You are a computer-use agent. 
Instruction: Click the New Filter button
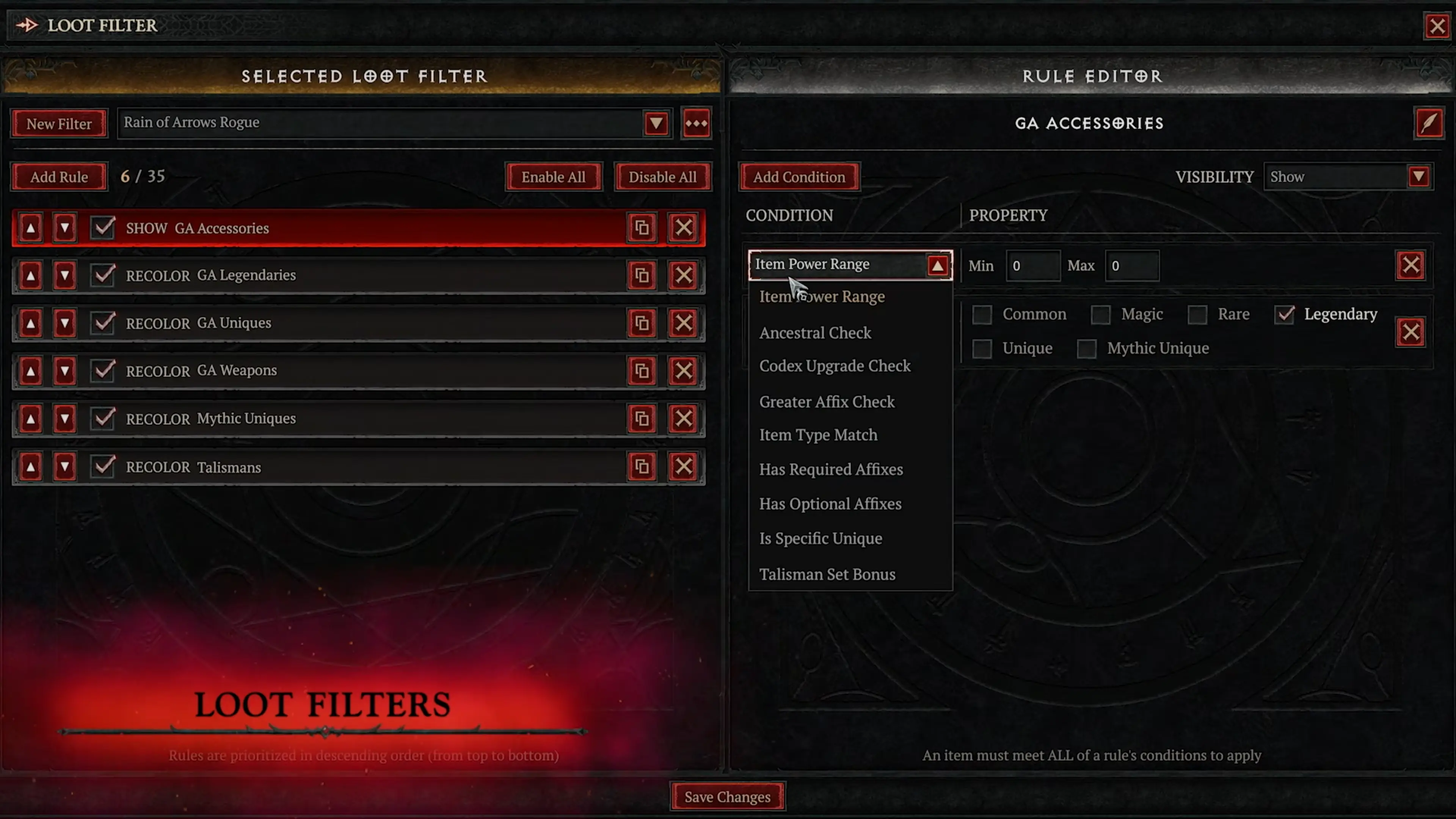tap(59, 123)
